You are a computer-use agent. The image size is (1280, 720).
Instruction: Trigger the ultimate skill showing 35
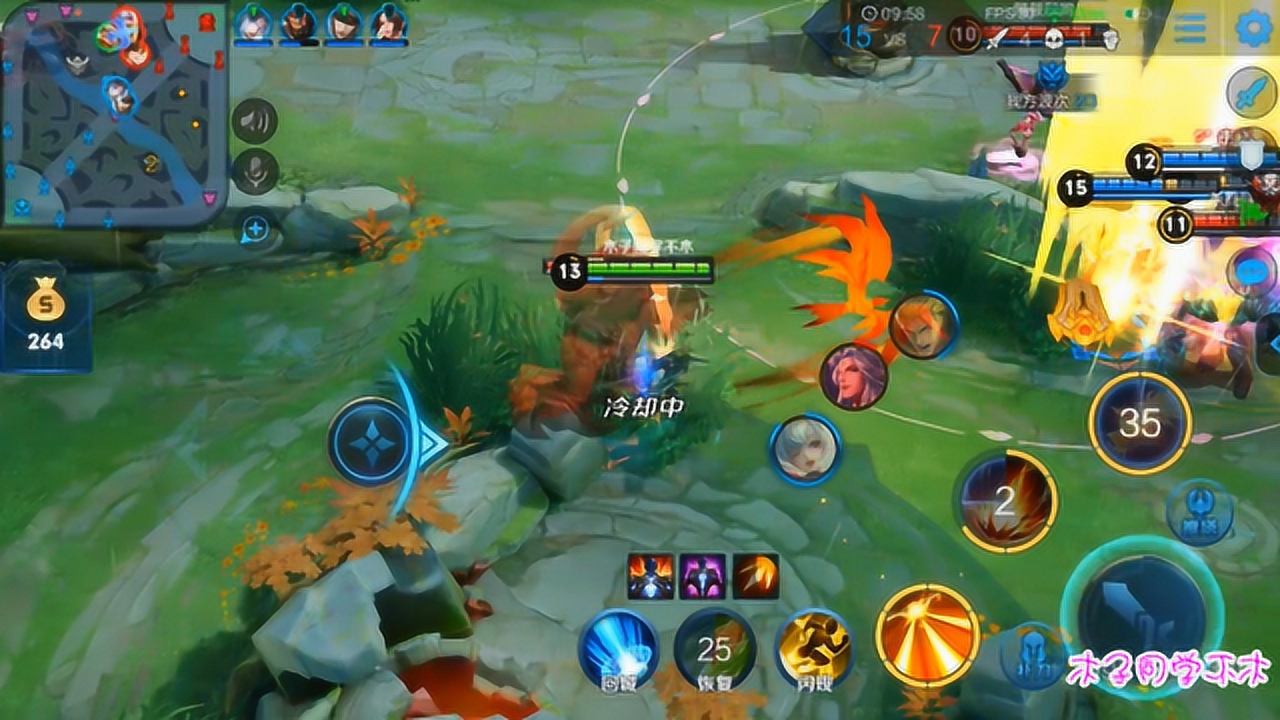tap(1139, 423)
